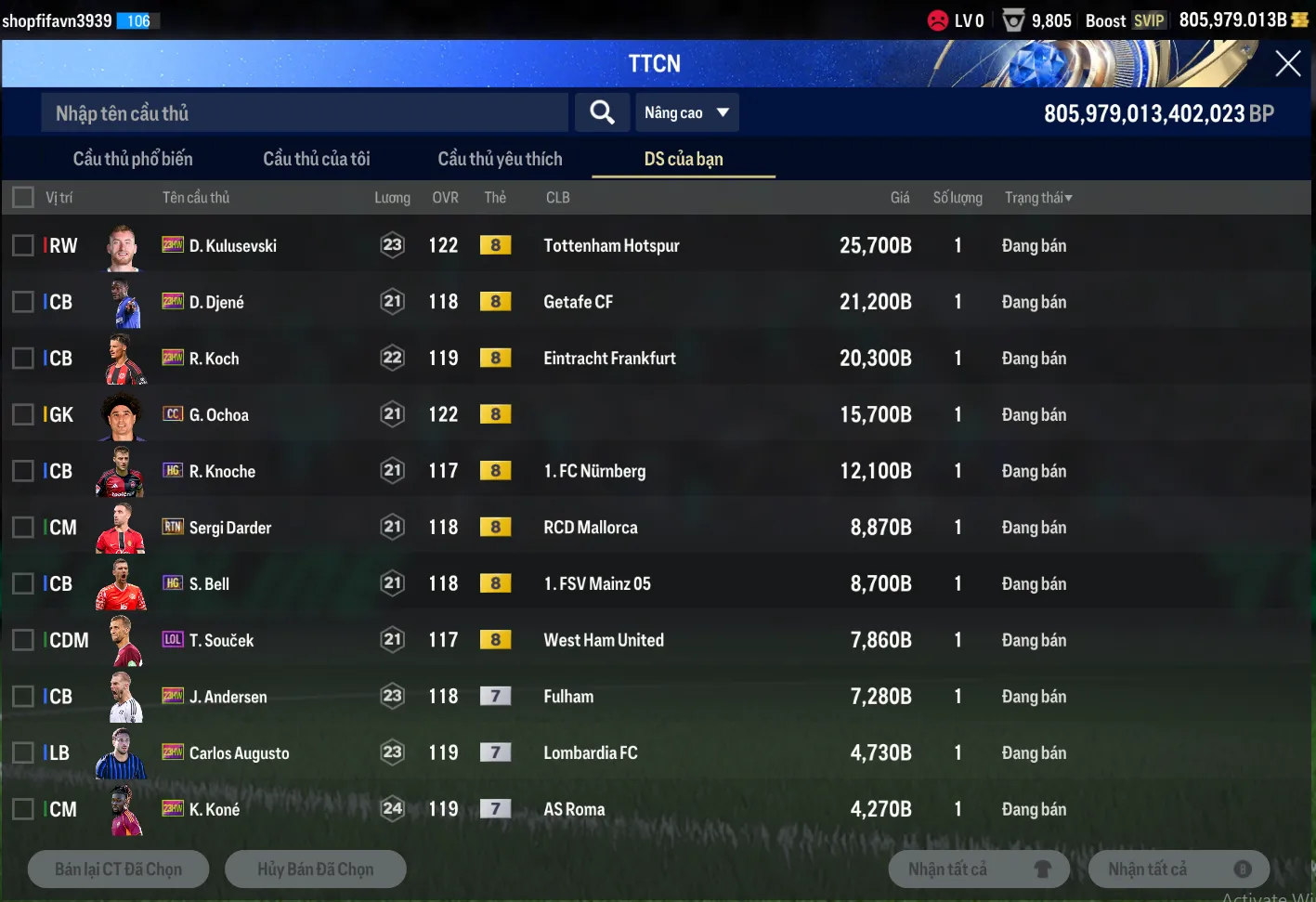Type in the player name search field
Screen dimensions: 1316x902
point(304,113)
